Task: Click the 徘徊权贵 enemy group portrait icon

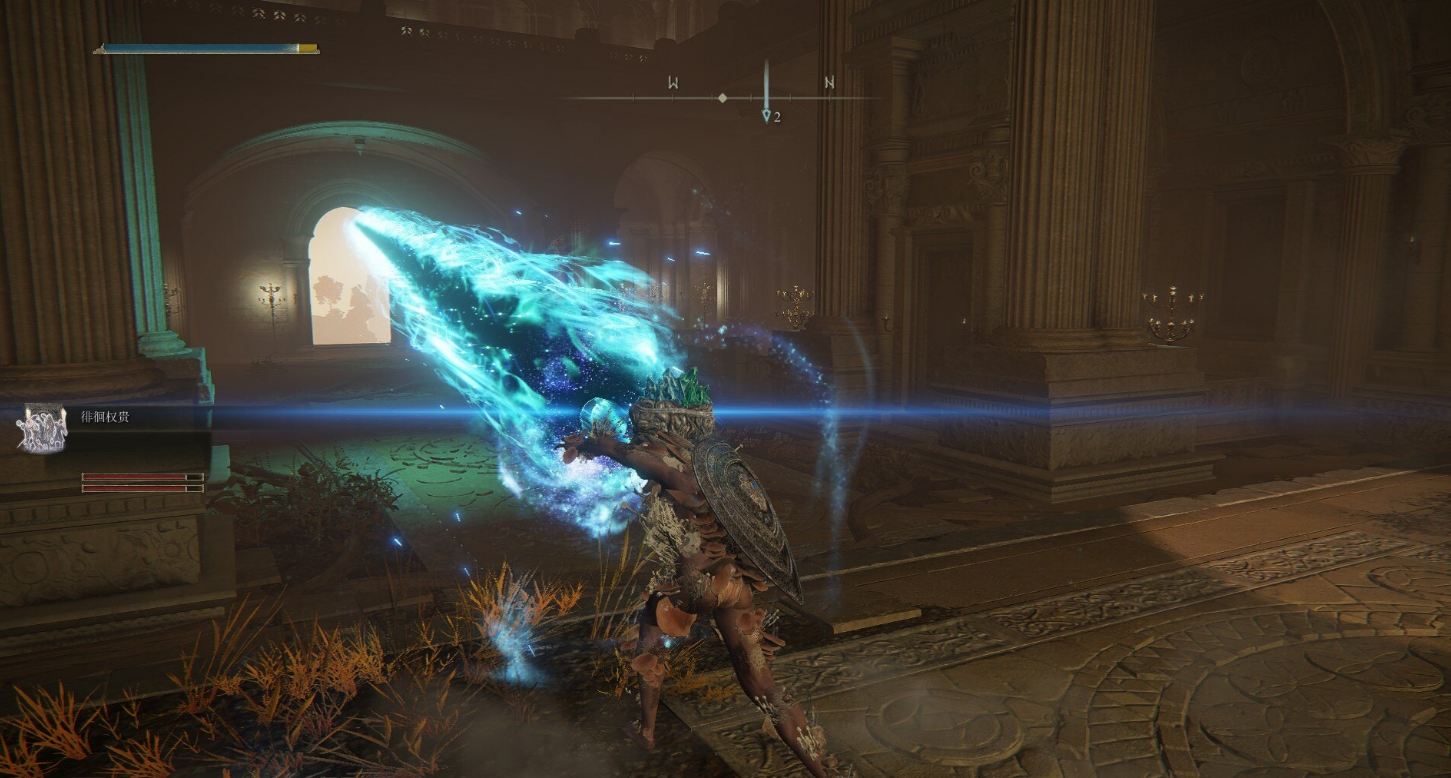Action: 42,428
